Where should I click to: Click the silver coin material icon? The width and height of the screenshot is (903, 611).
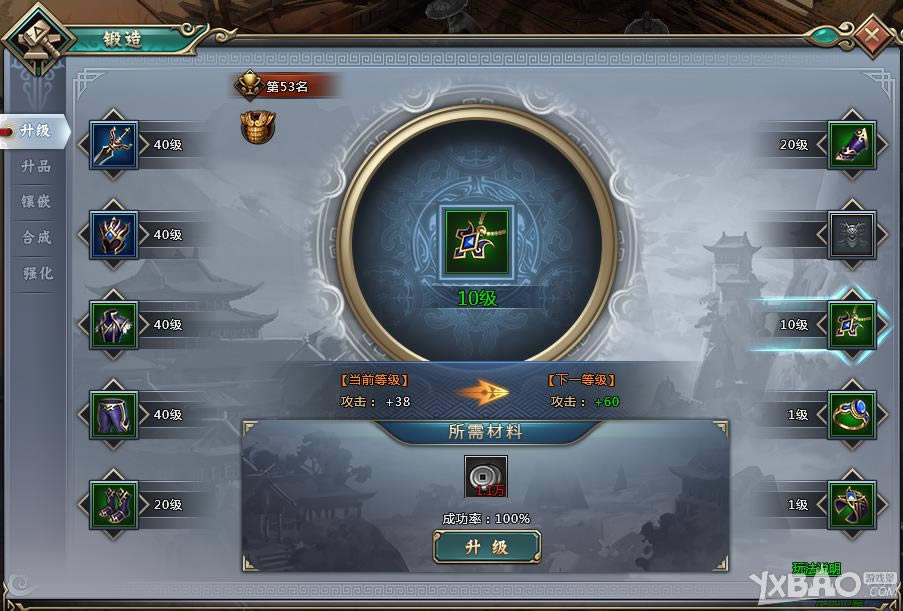click(x=486, y=476)
